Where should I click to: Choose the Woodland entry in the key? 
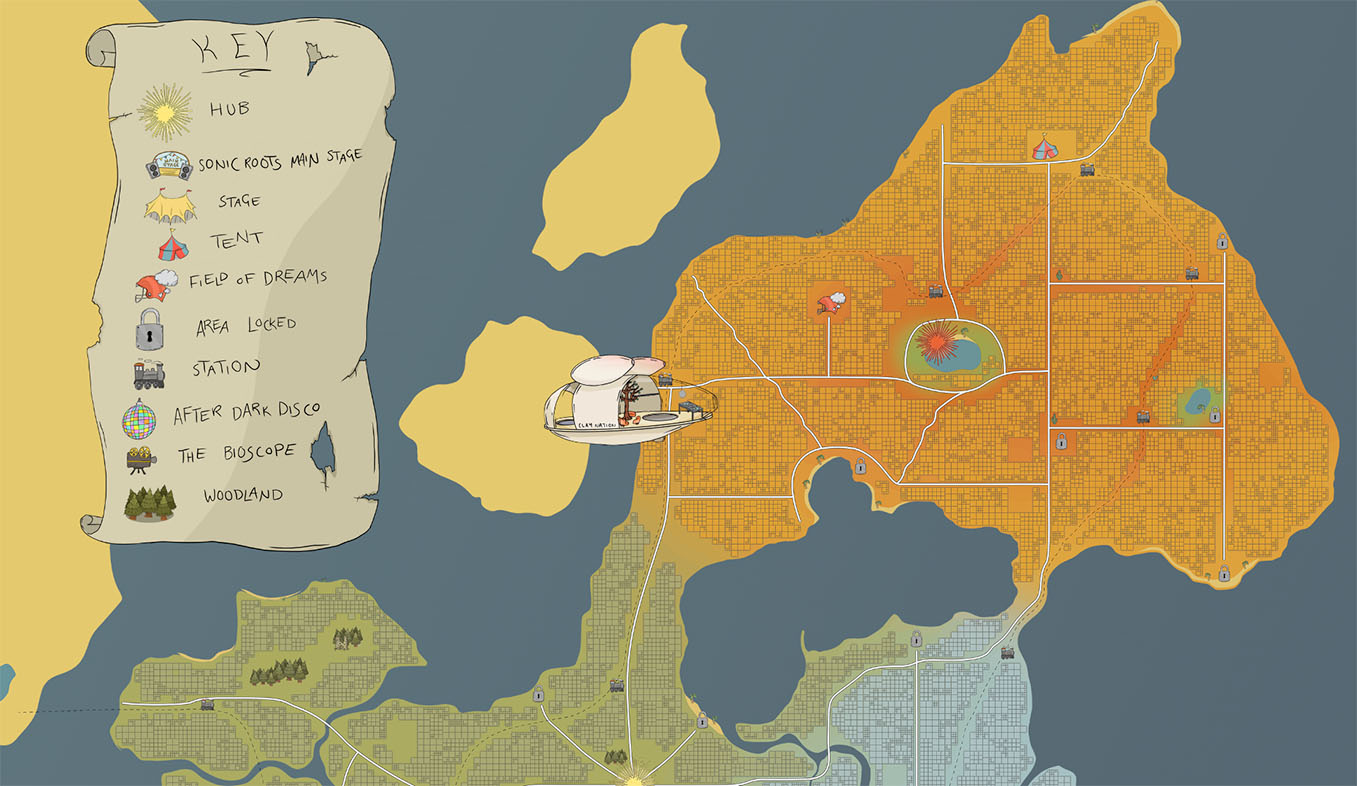click(241, 496)
